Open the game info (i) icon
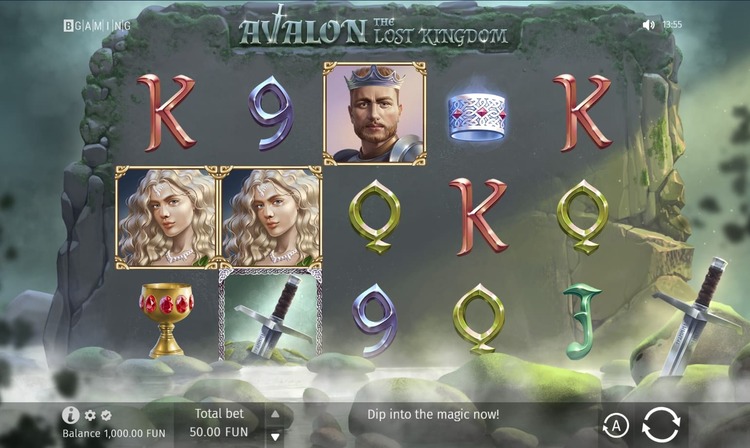The image size is (750, 448). point(70,415)
